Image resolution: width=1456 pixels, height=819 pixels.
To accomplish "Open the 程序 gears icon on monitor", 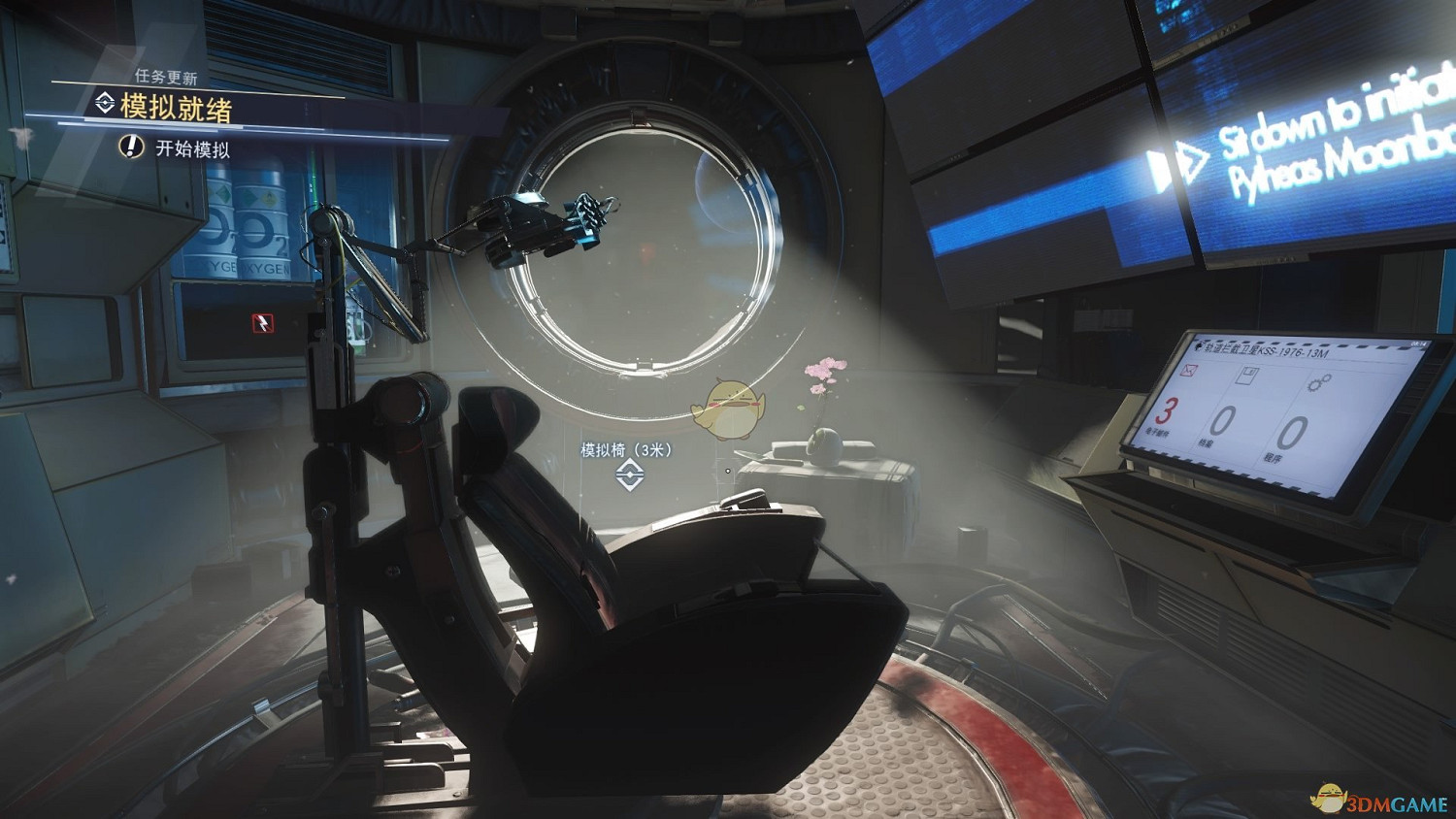I will click(1318, 382).
